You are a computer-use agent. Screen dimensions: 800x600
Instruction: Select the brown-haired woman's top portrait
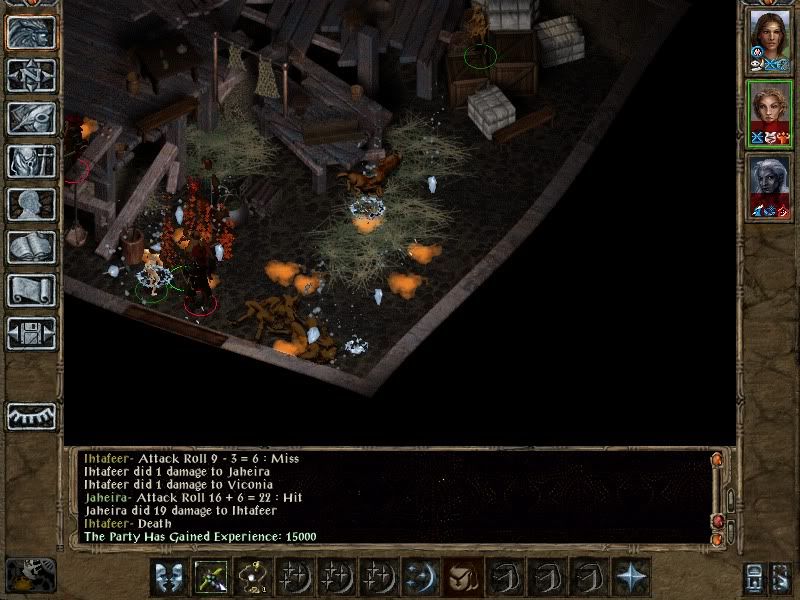point(768,40)
